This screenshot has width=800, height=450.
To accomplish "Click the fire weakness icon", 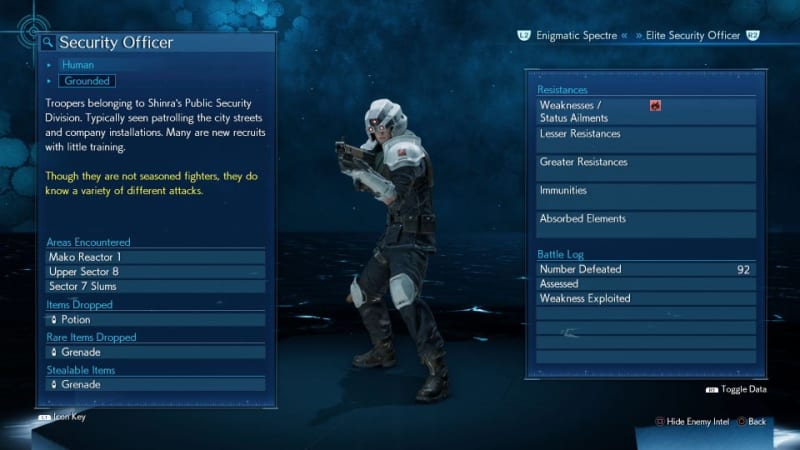I will pos(655,105).
